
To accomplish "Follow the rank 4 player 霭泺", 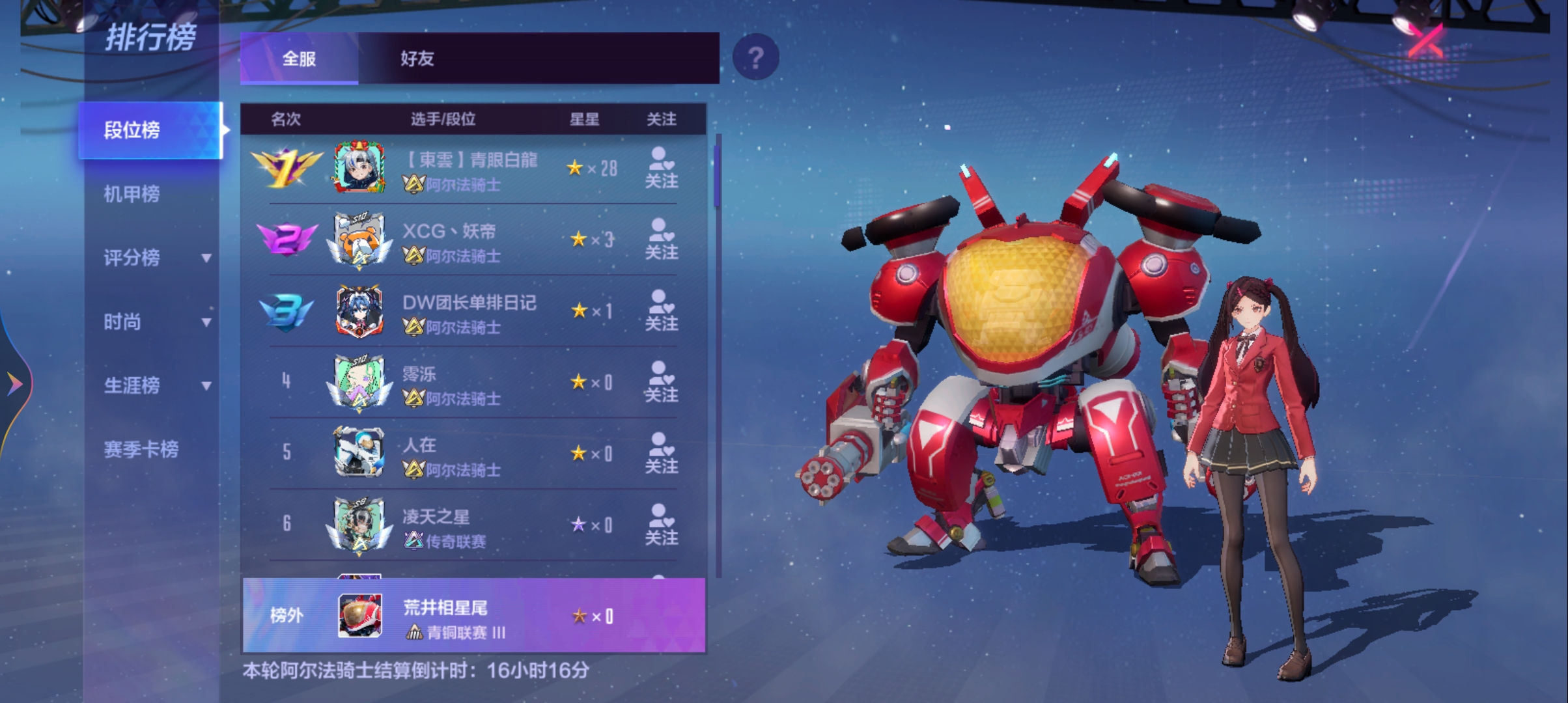I will pyautogui.click(x=661, y=382).
